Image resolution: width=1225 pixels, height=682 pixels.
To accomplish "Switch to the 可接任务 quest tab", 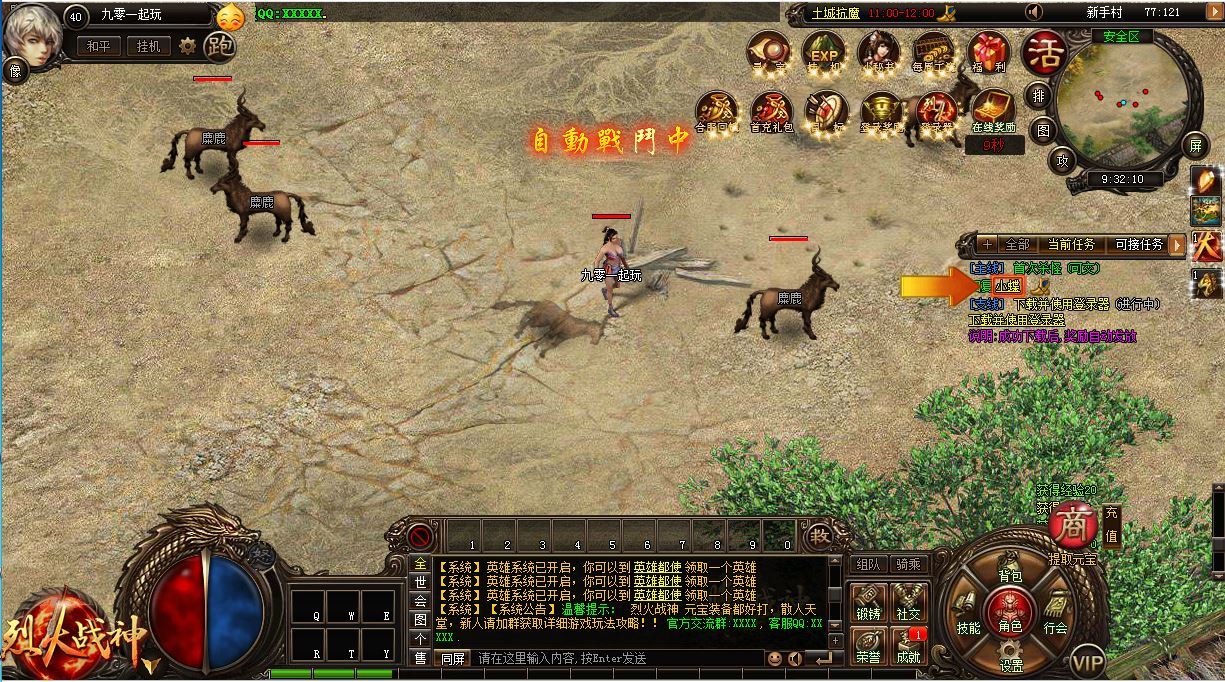I will [1138, 244].
